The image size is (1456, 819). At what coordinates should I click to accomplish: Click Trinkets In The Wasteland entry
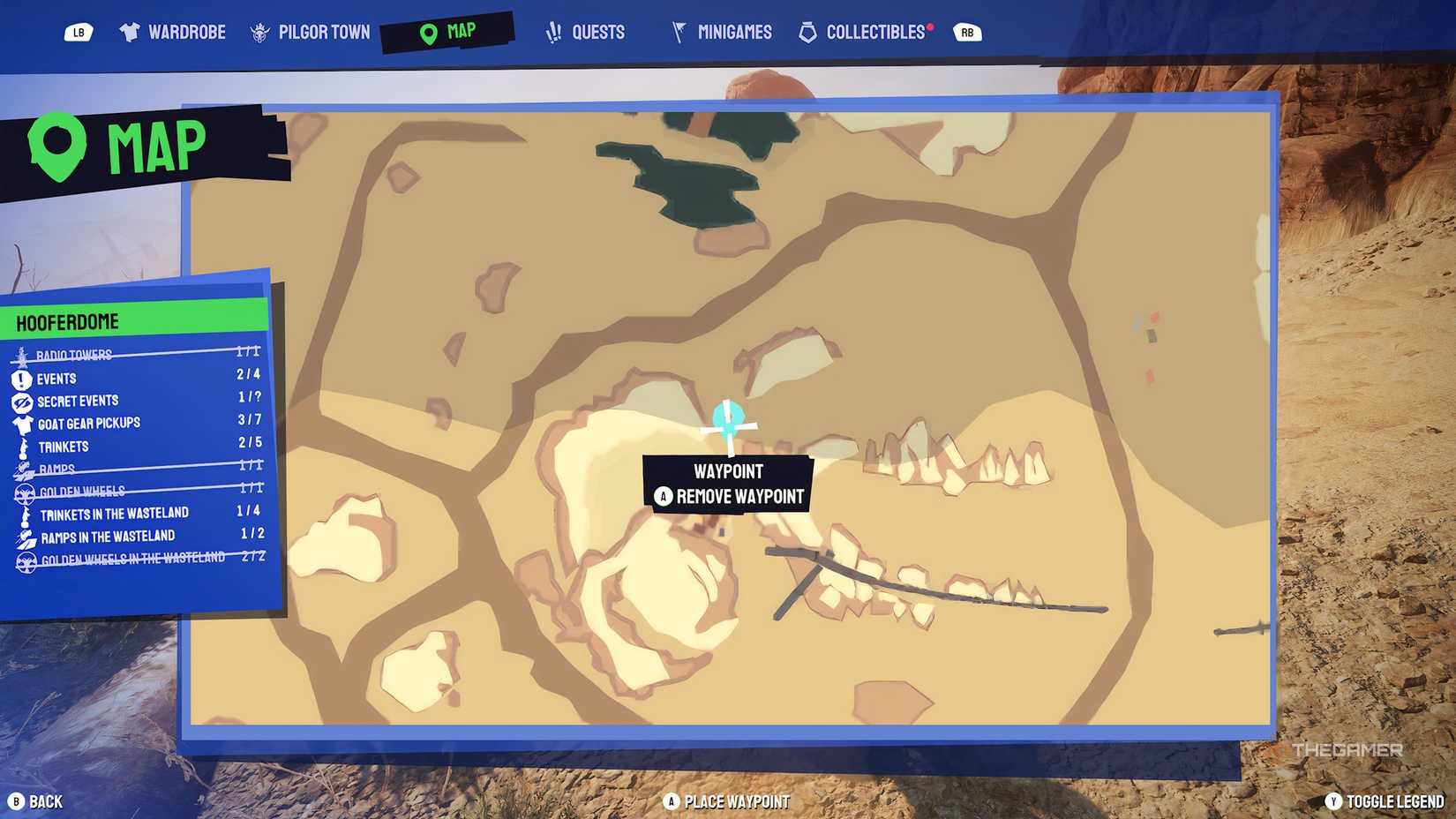tap(115, 512)
